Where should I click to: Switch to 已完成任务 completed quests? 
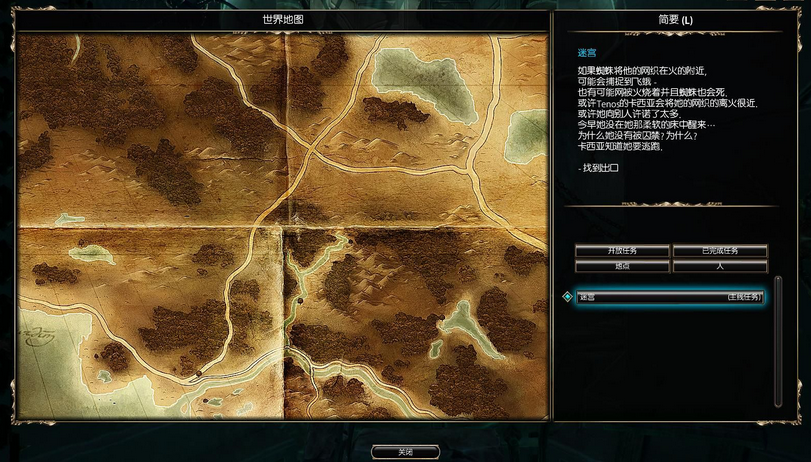(x=720, y=250)
